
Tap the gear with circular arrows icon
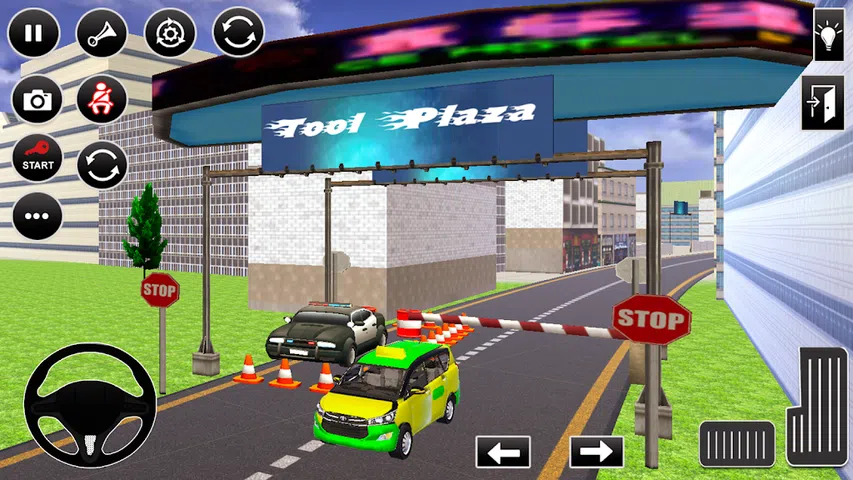pos(170,32)
